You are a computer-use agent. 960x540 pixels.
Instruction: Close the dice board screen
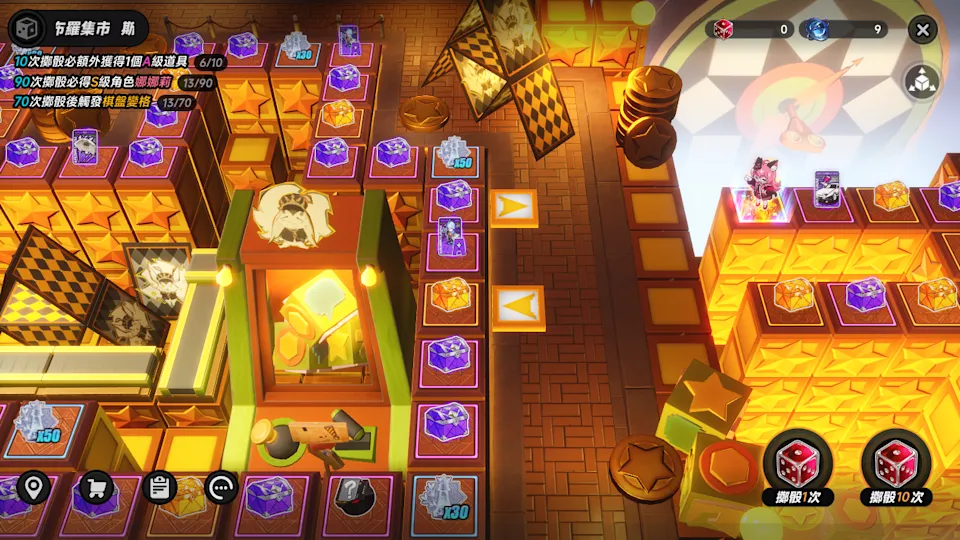click(922, 29)
